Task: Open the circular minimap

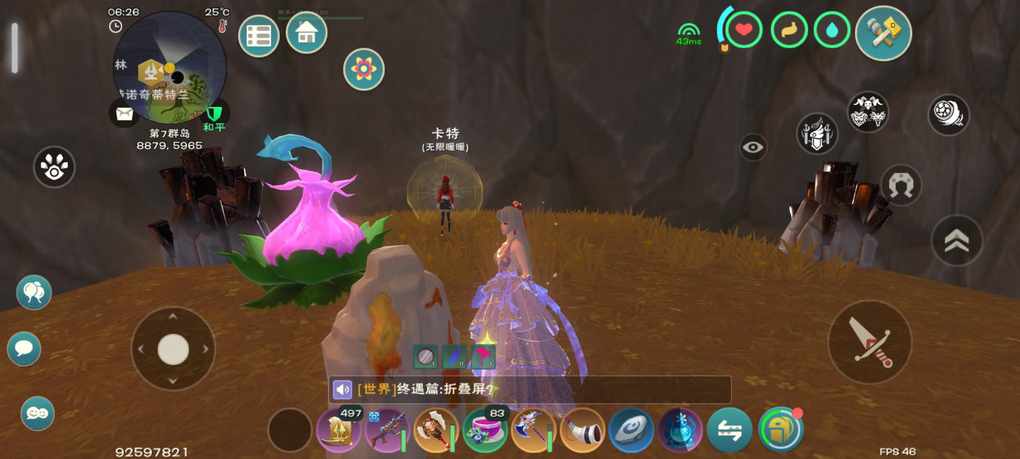Action: [170, 67]
